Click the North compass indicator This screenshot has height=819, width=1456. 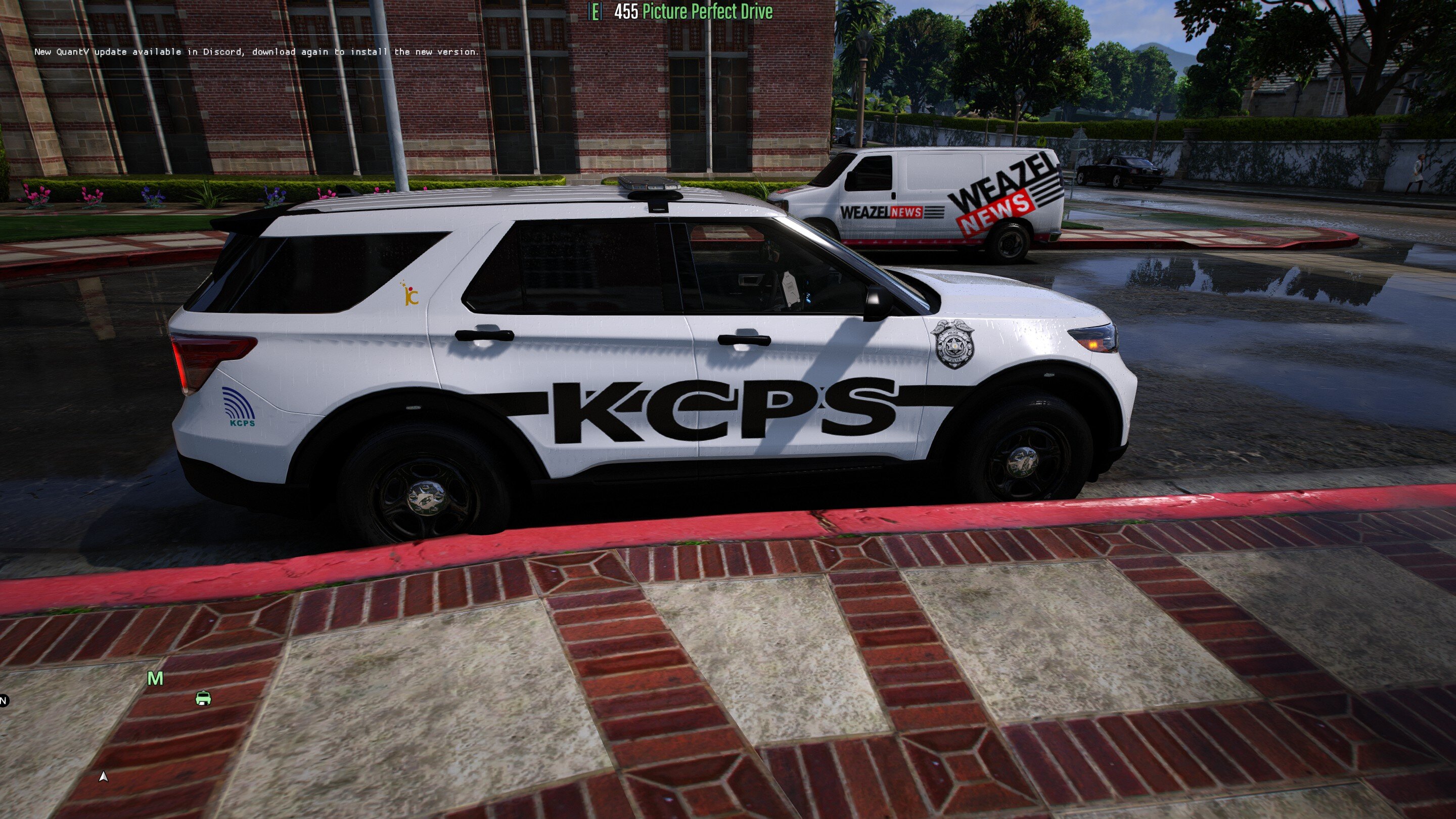[x=4, y=701]
